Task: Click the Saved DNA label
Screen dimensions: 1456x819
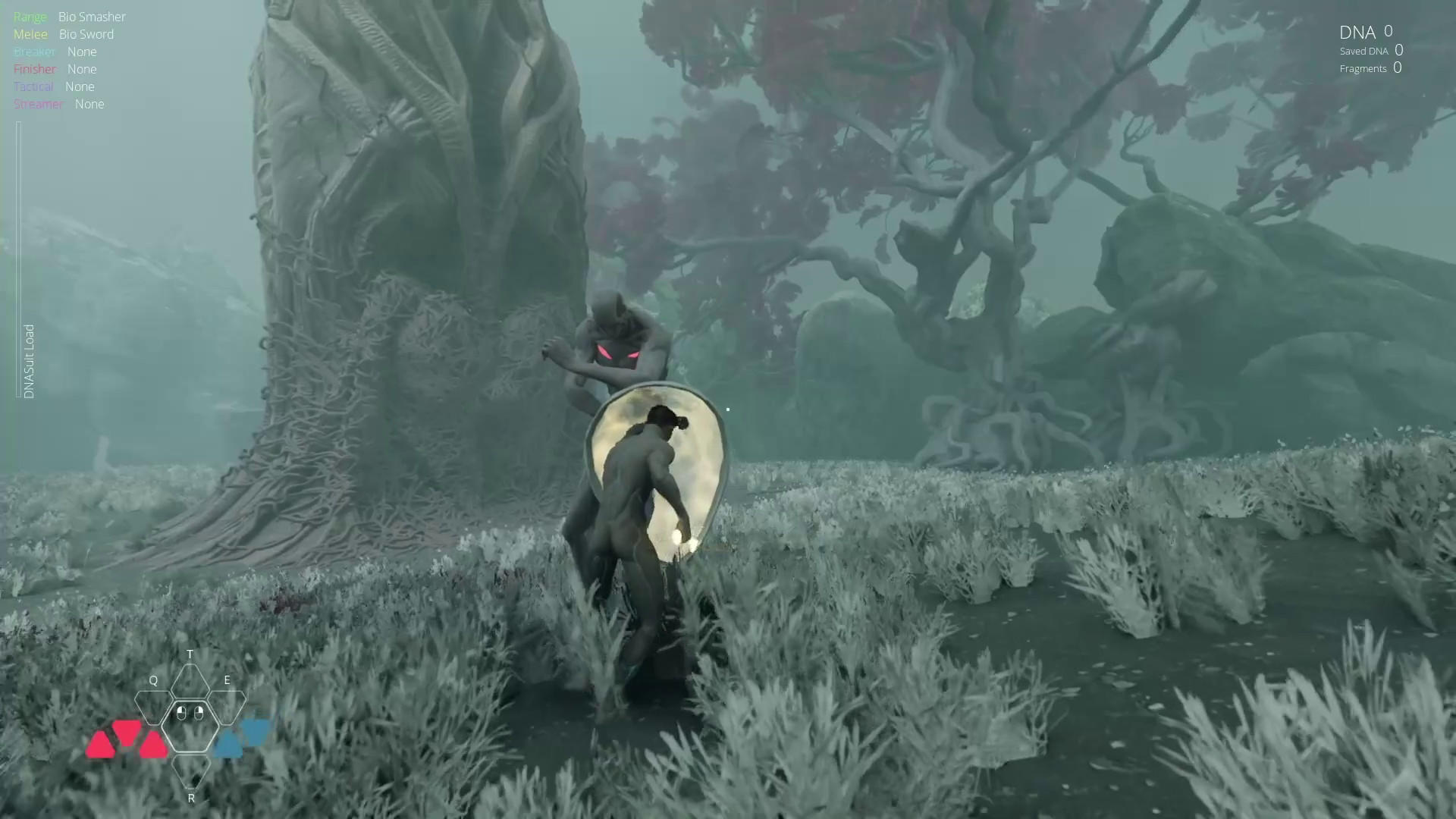Action: point(1364,51)
